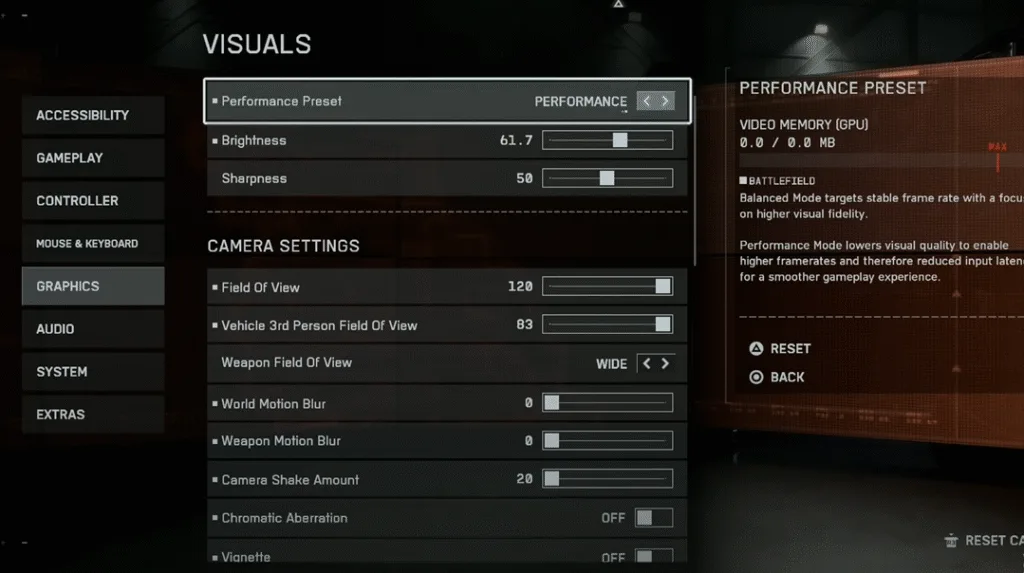Adjust the Weapon Motion Blur slider

coord(607,441)
